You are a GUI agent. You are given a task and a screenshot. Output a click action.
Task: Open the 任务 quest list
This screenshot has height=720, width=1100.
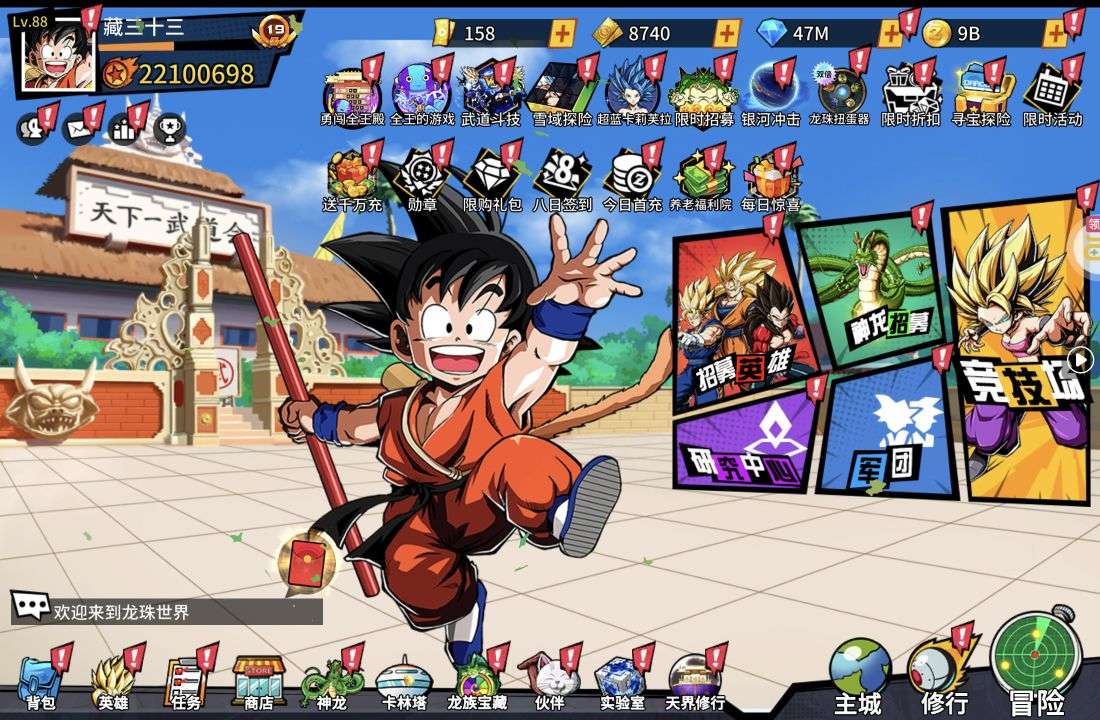point(185,681)
